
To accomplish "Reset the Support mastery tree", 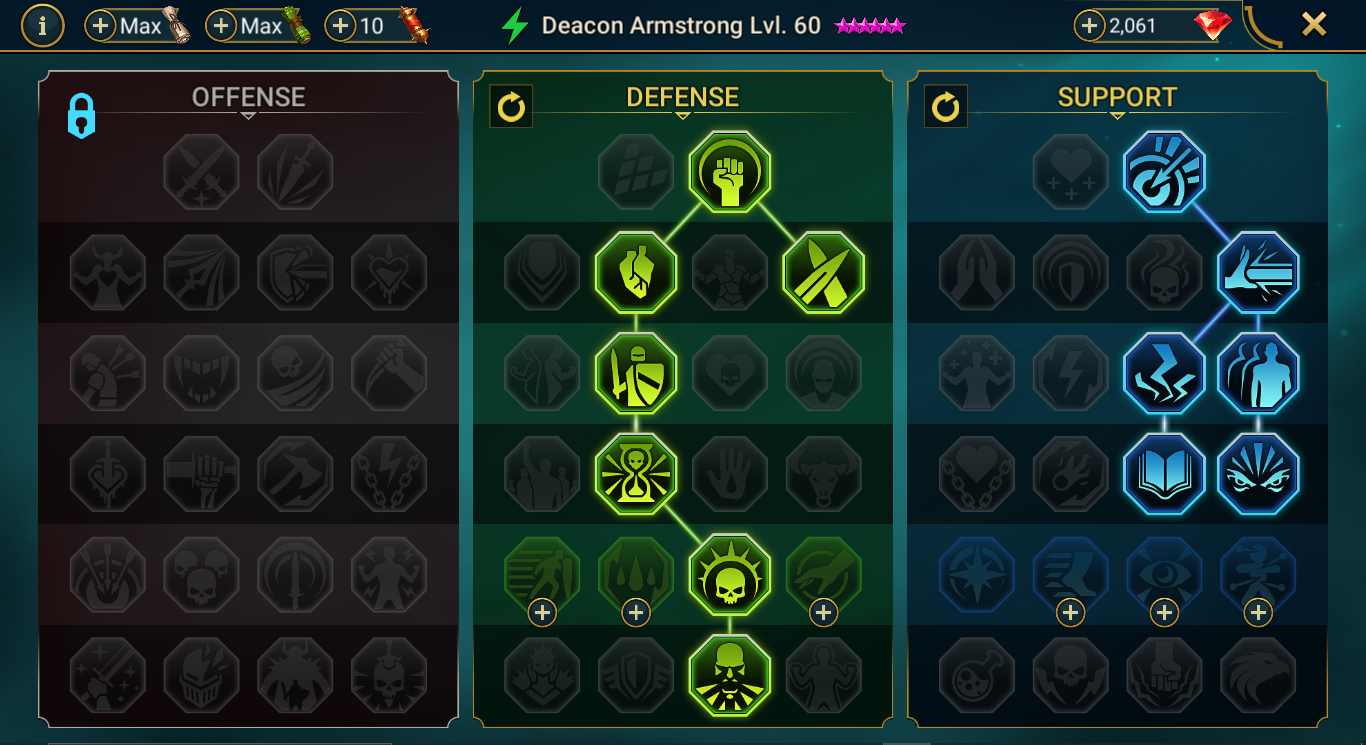I will (x=945, y=107).
